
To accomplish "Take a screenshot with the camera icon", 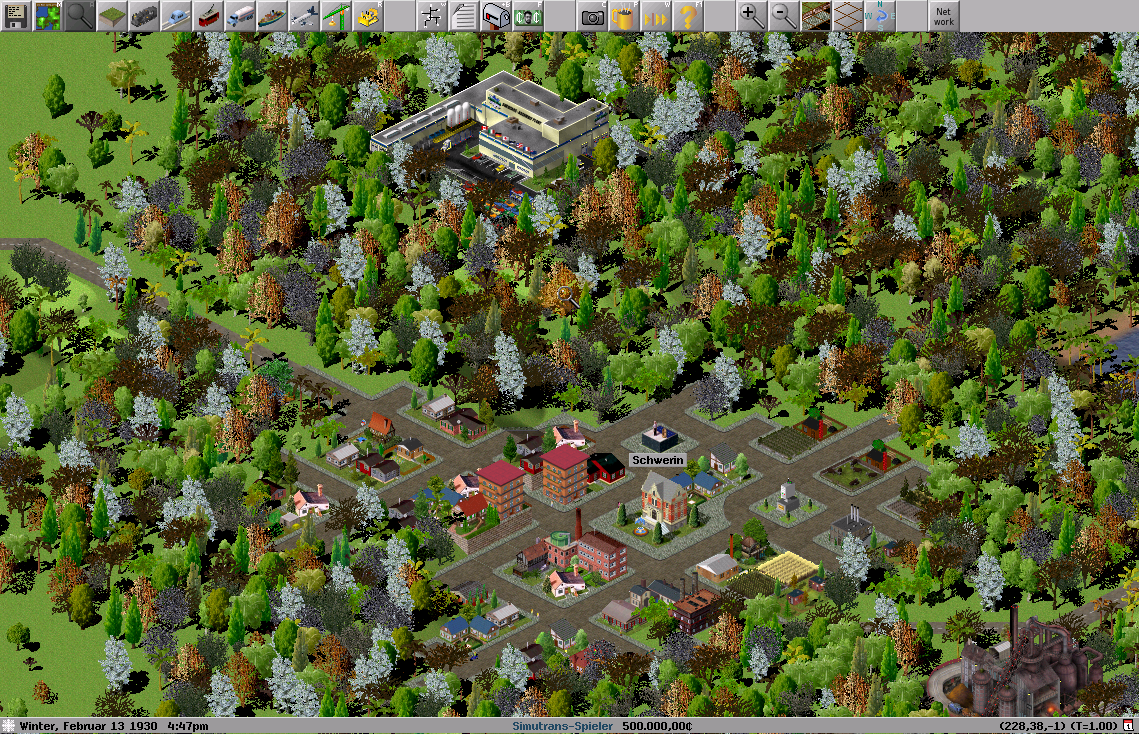I will pos(592,16).
